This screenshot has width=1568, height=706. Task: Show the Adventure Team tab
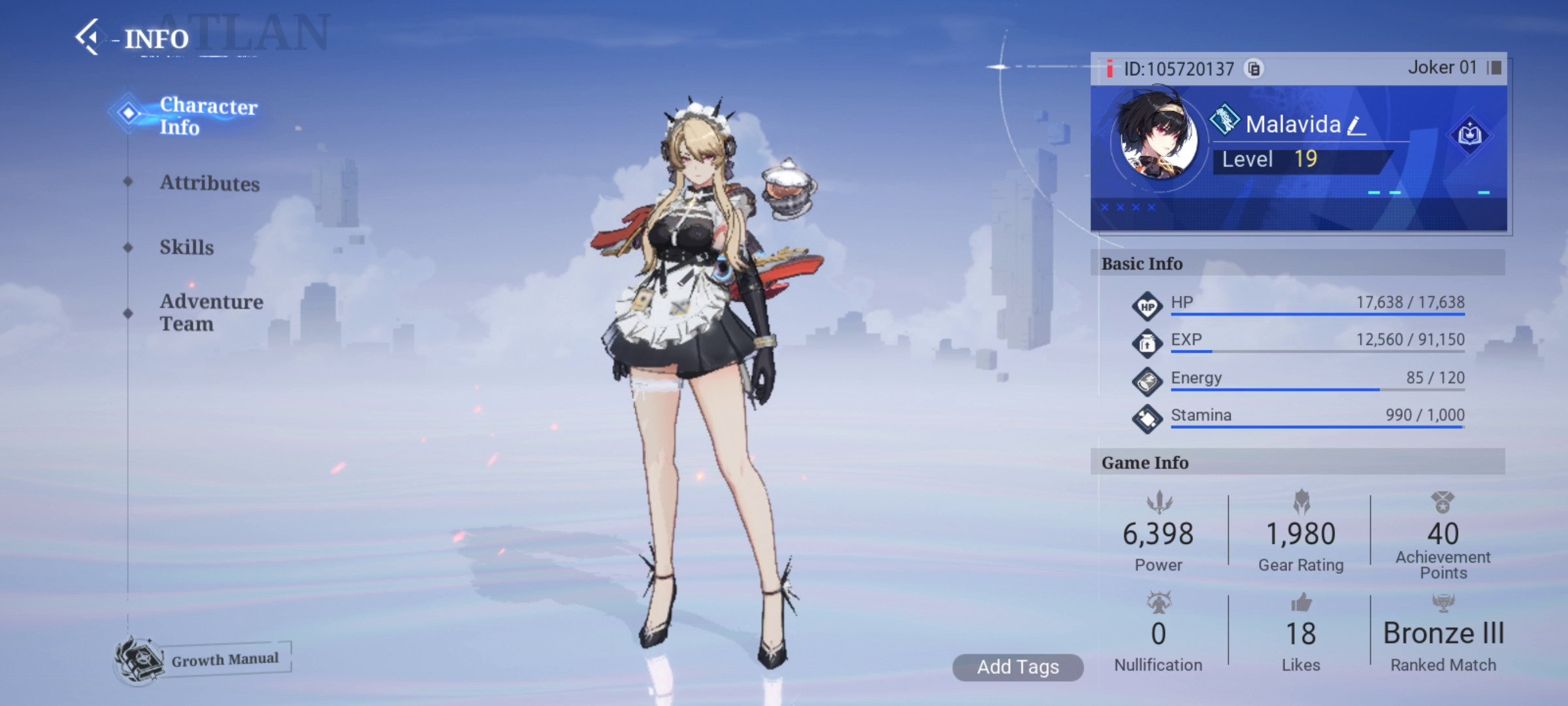(211, 312)
